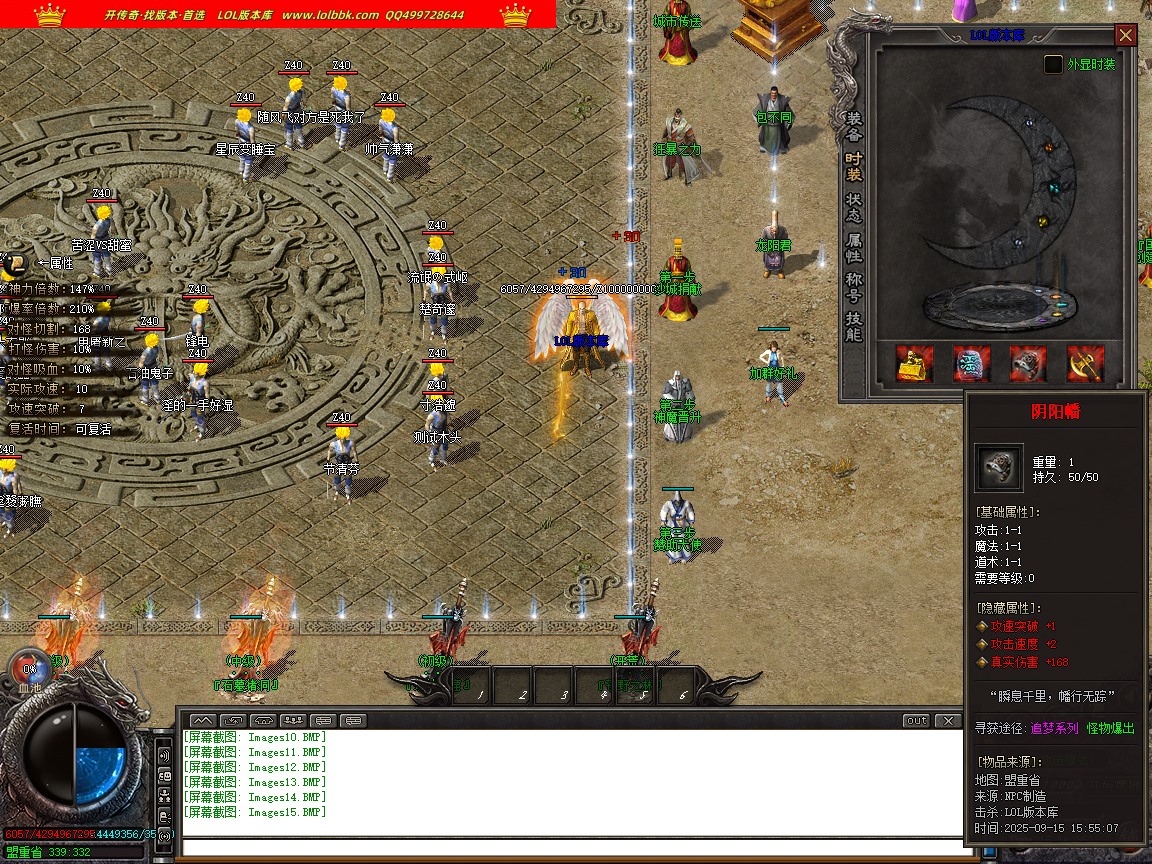This screenshot has height=864, width=1152.
Task: Show the 状态 tab
Action: (854, 207)
